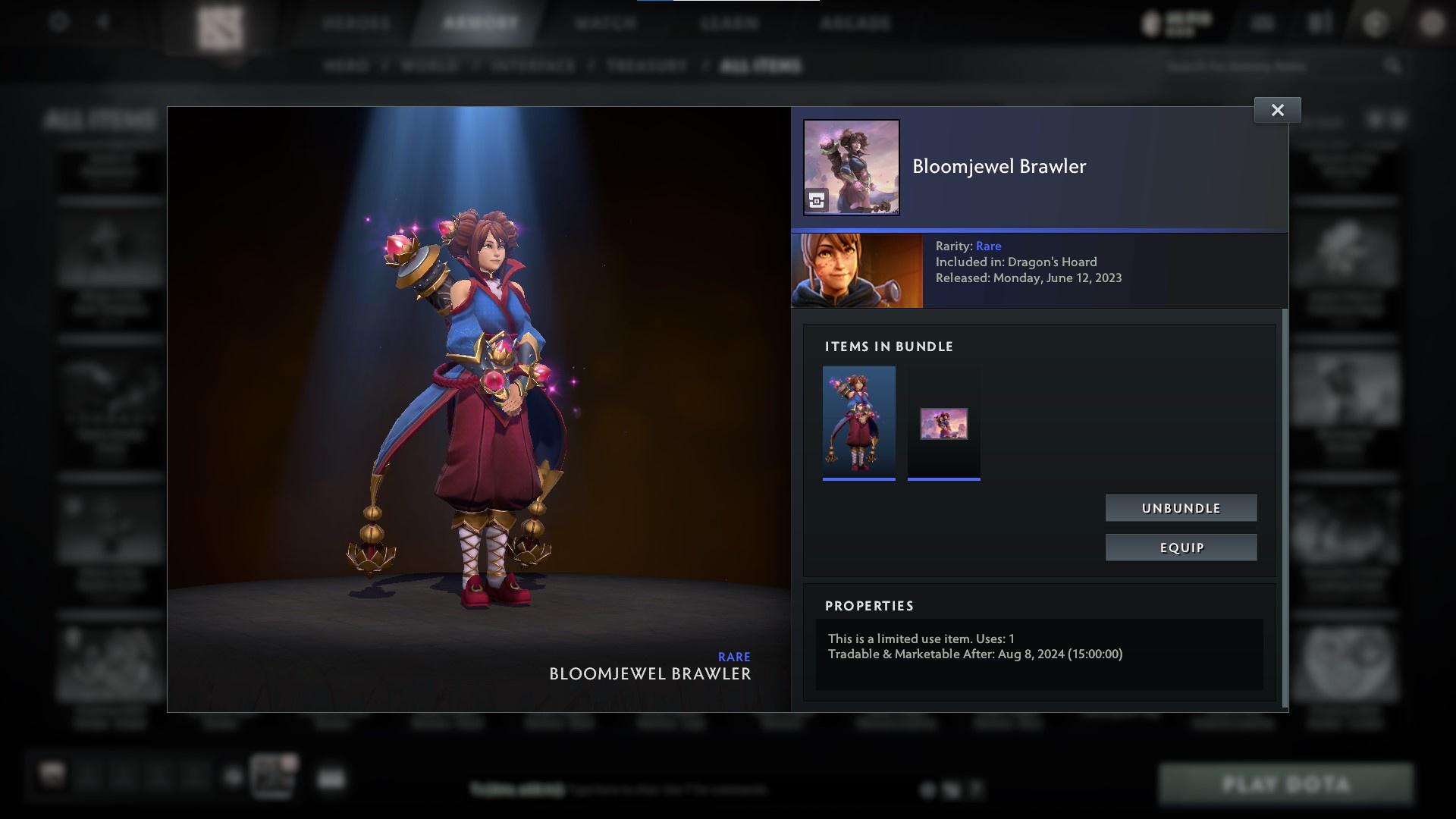Click the gear icon at the far top left
1456x819 pixels.
(x=57, y=21)
